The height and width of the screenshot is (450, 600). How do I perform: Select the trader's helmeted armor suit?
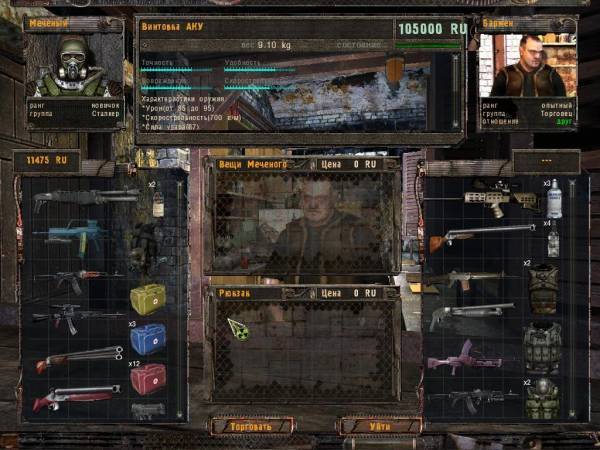click(x=543, y=398)
